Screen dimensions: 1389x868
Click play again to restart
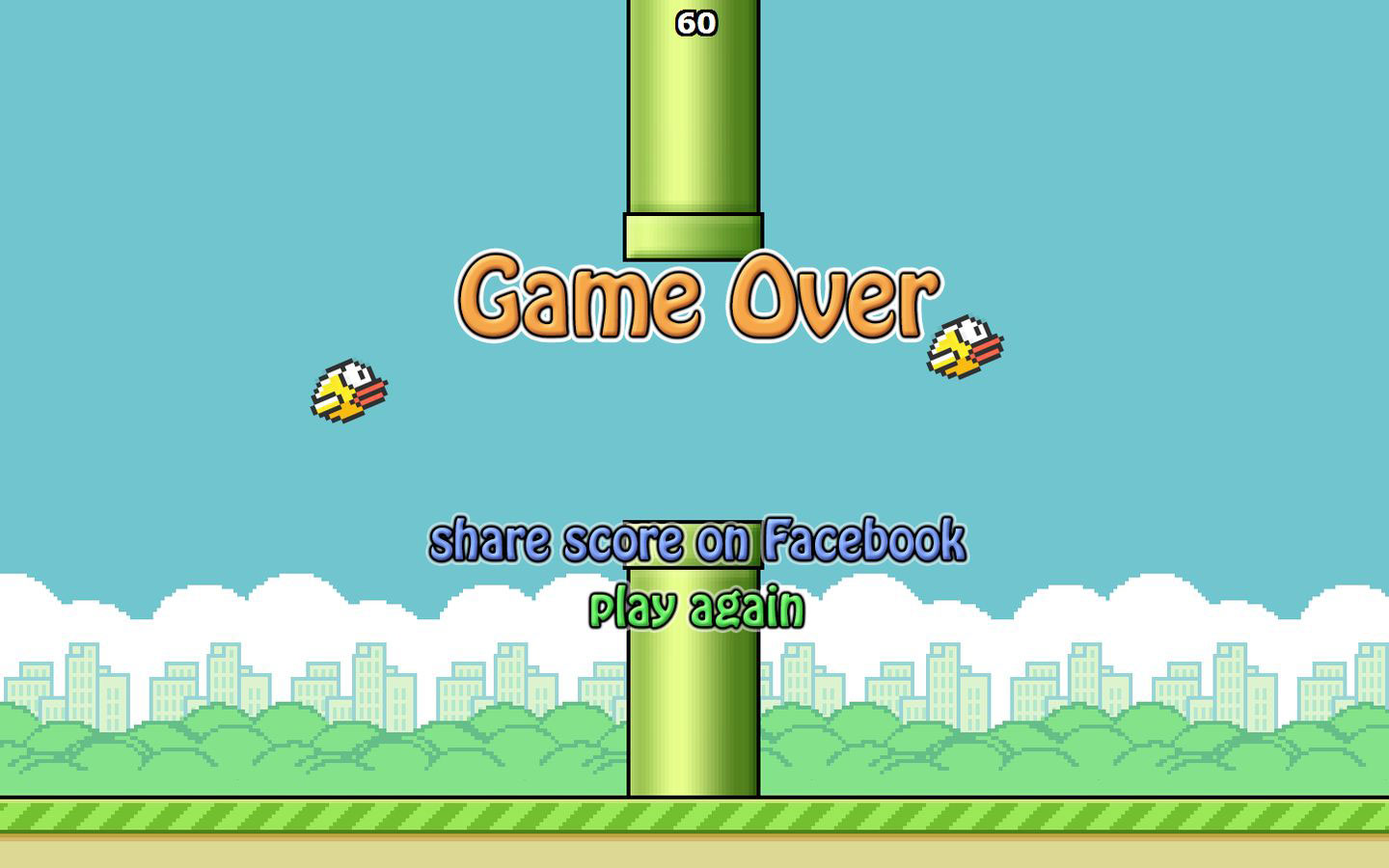[697, 606]
